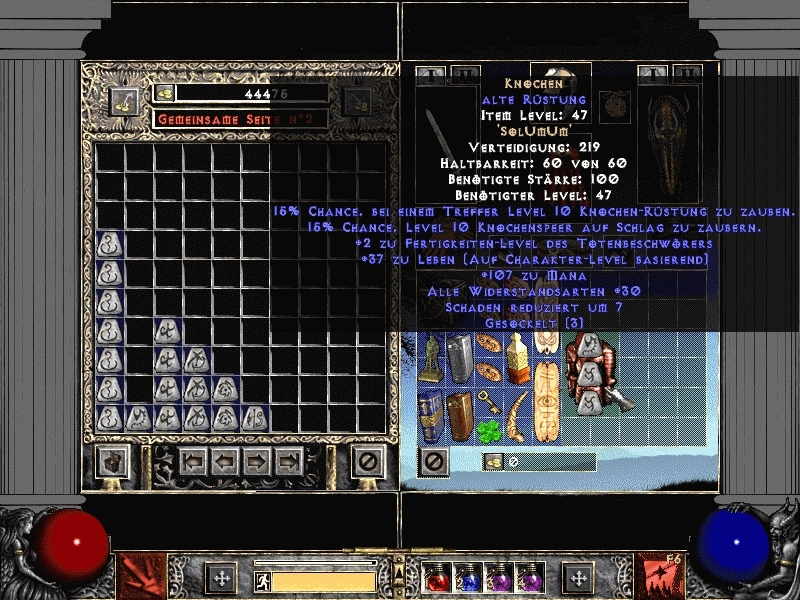Click the stash gold withdraw button
Screen dimensions: 800x600
pos(165,93)
